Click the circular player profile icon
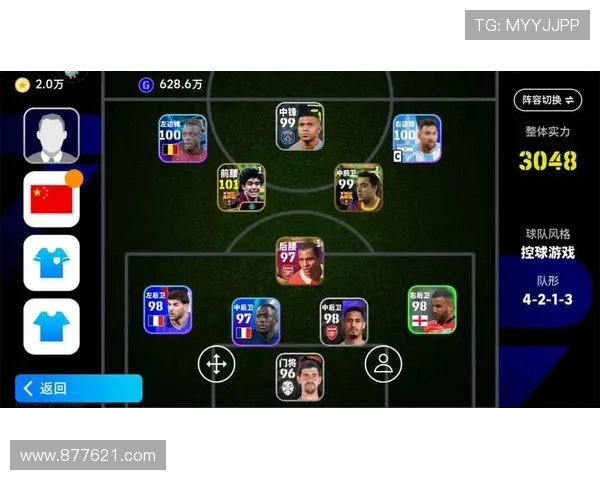 point(382,364)
